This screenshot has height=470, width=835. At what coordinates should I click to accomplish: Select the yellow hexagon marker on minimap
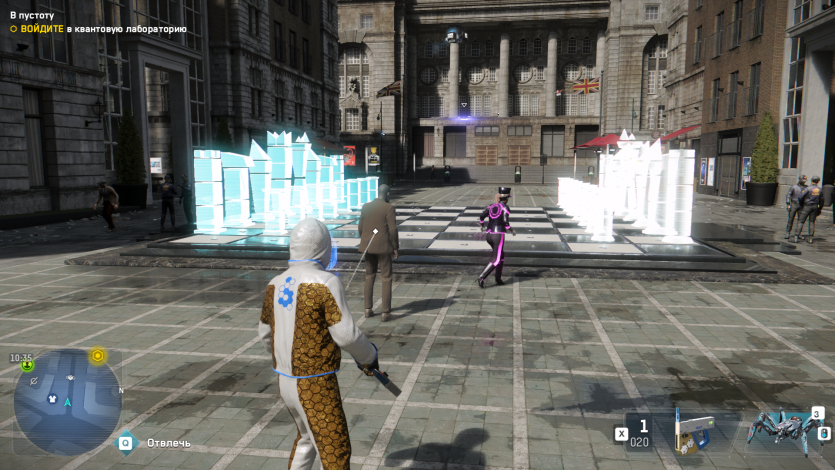point(98,355)
